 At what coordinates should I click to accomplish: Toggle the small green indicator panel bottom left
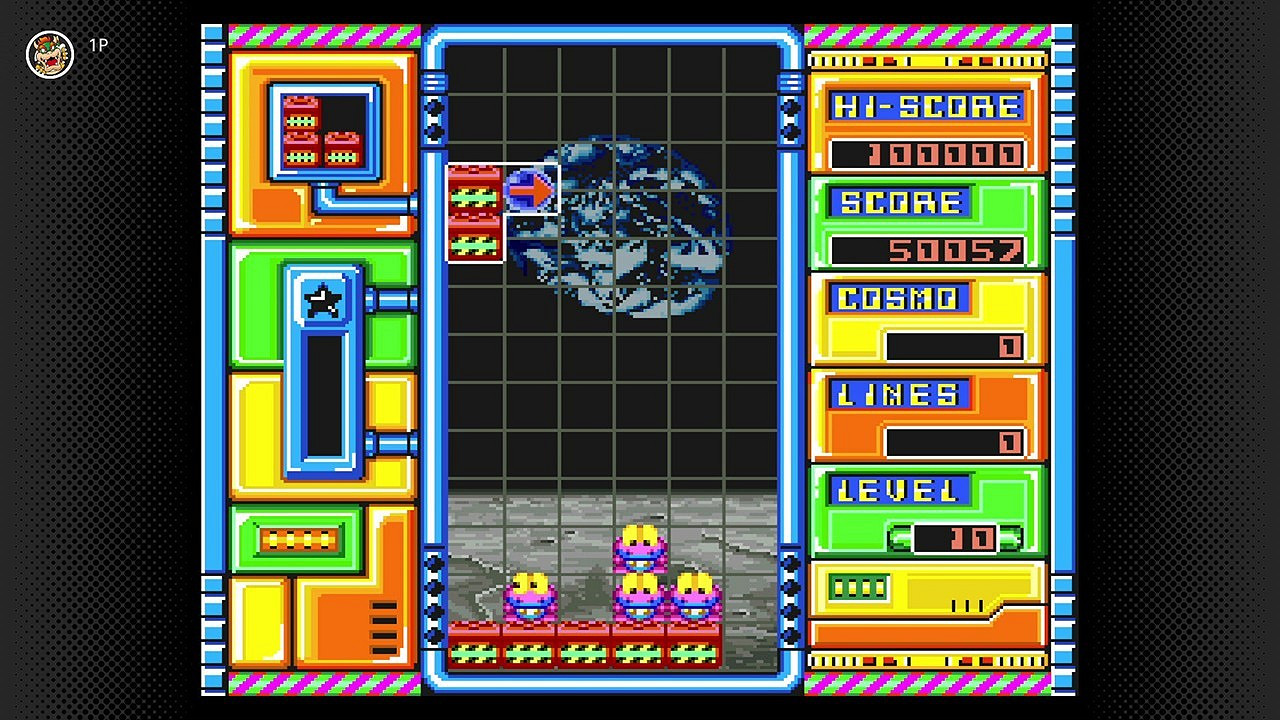[296, 538]
